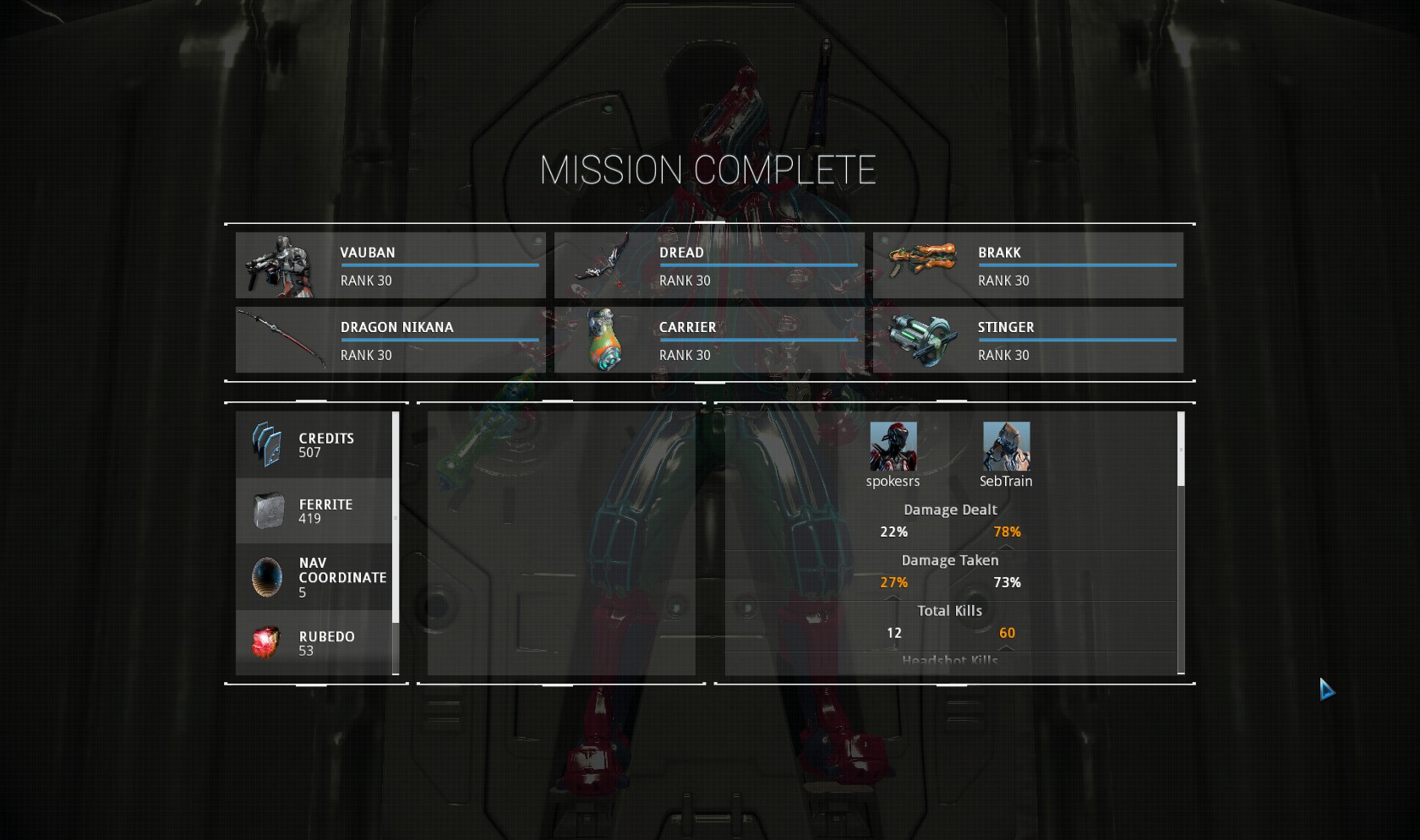Click the Stinger weapon entry
Viewport: 1420px width, 840px height.
1028,340
